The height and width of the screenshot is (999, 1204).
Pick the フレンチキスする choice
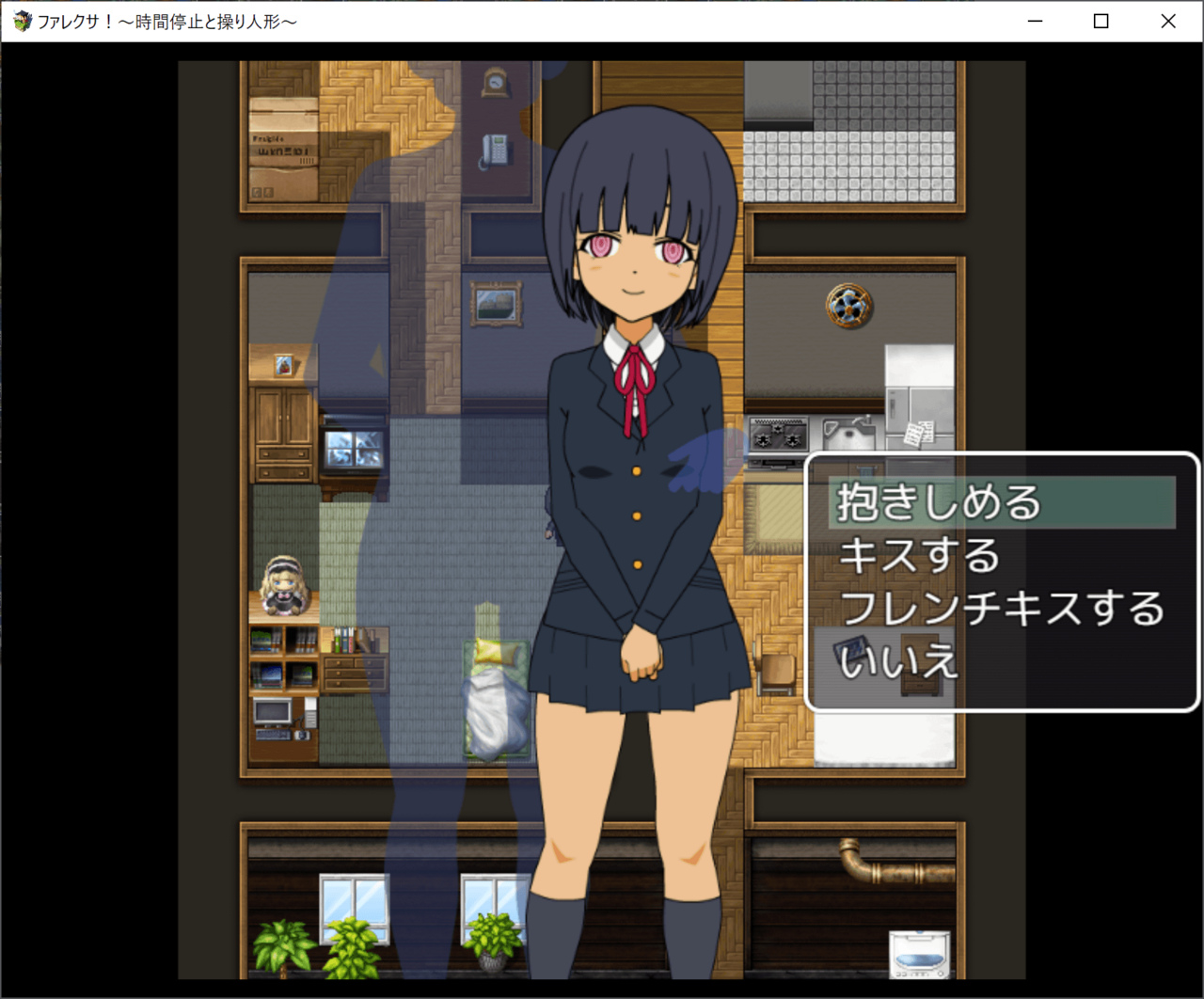pyautogui.click(x=1002, y=608)
